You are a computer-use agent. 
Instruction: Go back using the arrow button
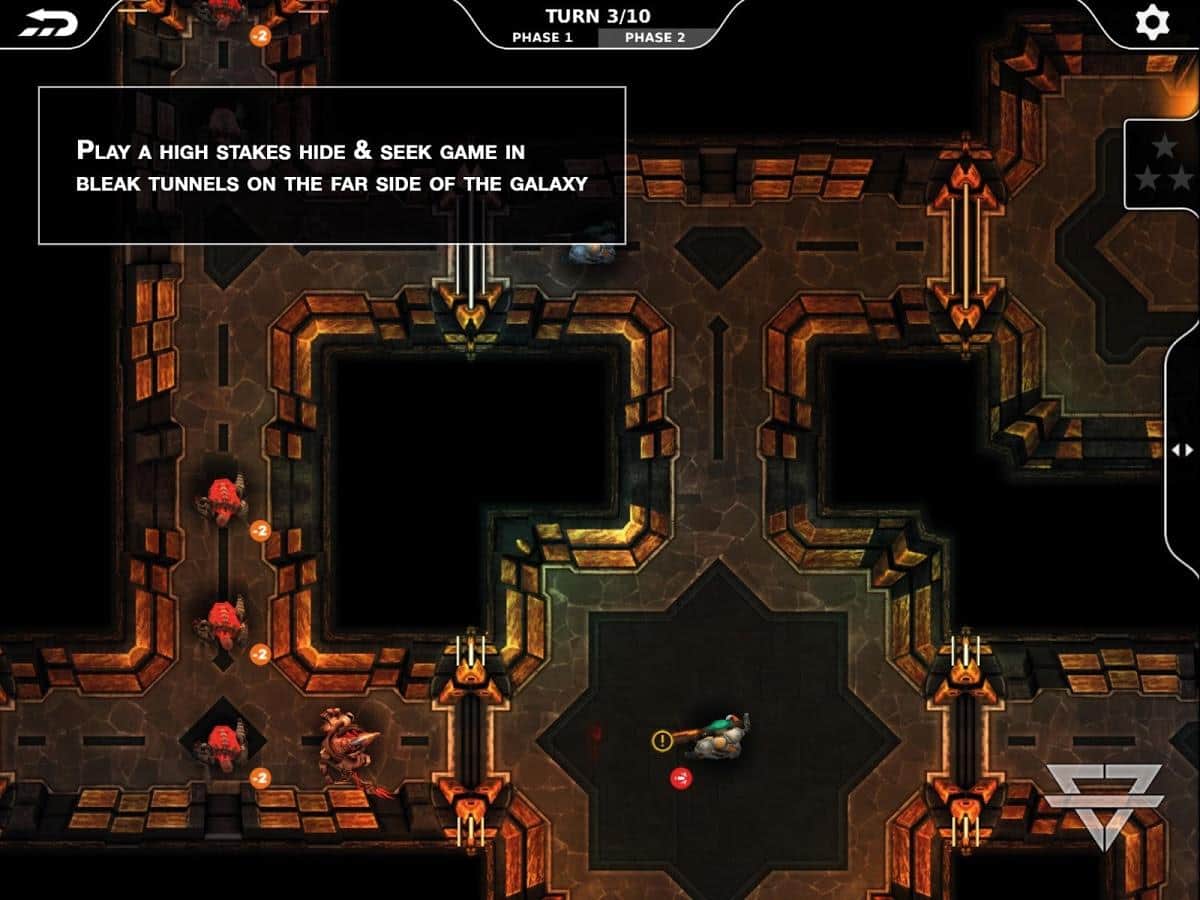pos(47,23)
